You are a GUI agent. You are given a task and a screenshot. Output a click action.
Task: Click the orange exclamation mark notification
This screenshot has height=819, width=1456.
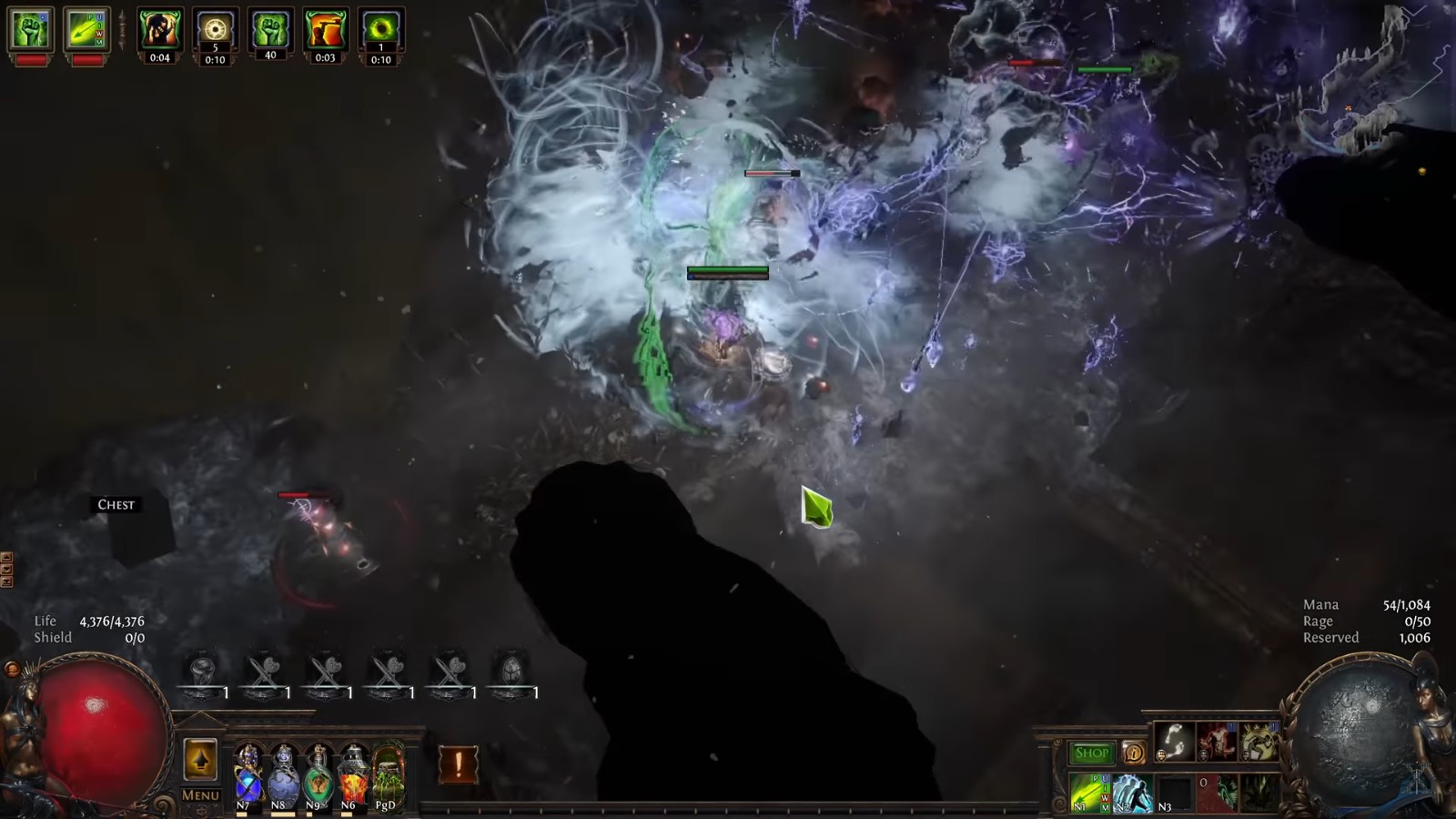(x=458, y=764)
